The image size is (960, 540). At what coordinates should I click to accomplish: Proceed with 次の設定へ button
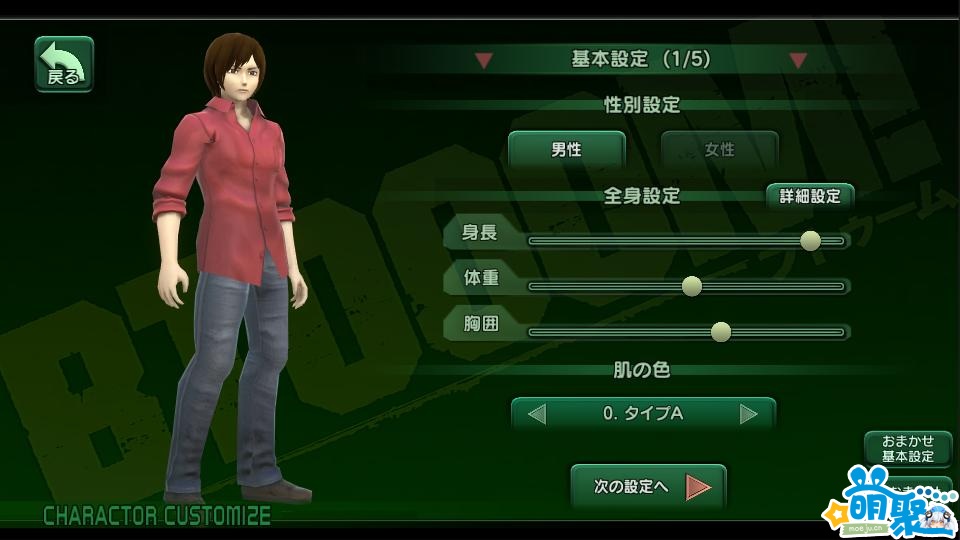click(x=647, y=488)
